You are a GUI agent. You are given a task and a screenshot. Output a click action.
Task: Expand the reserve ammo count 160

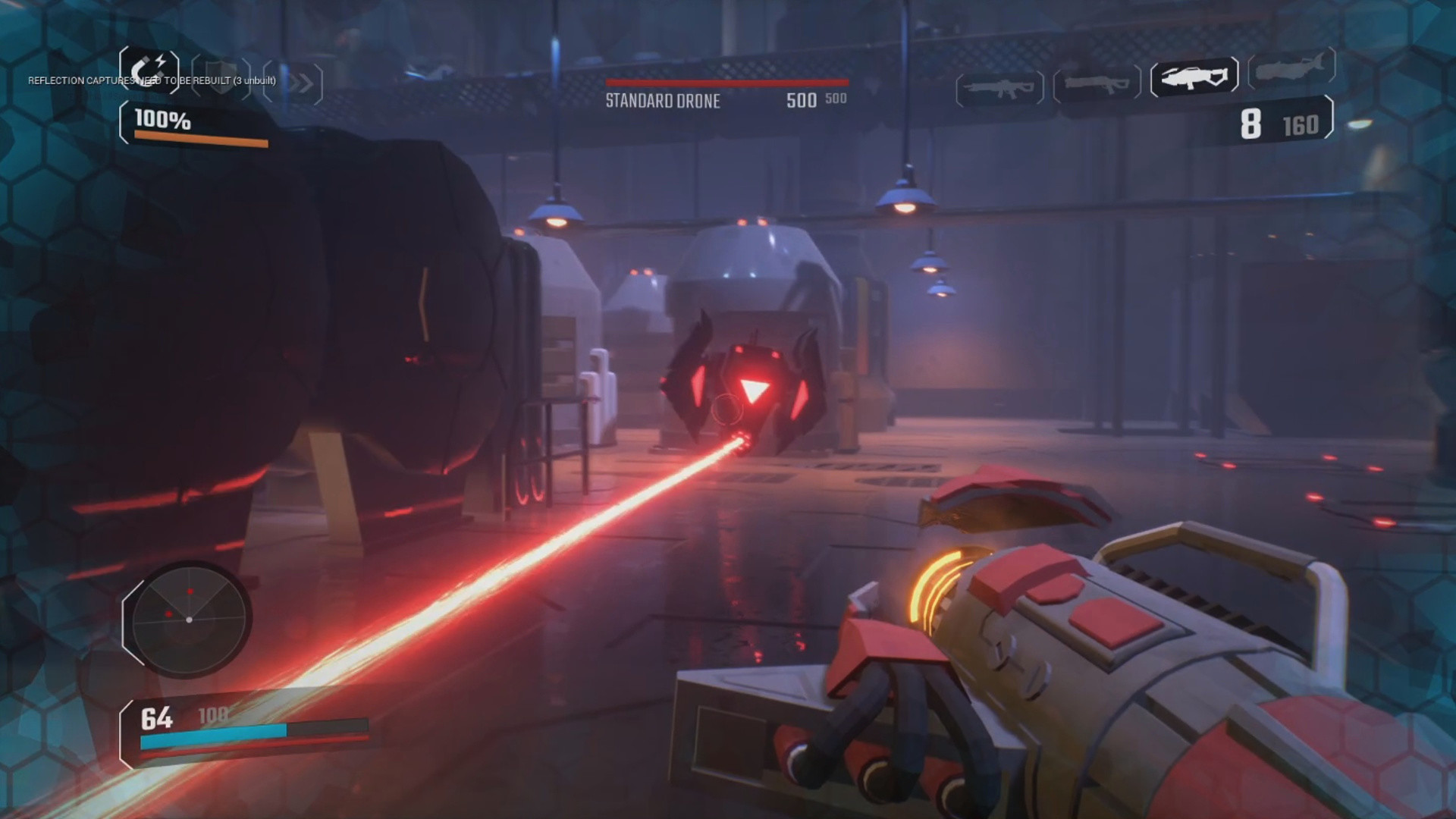tap(1298, 127)
